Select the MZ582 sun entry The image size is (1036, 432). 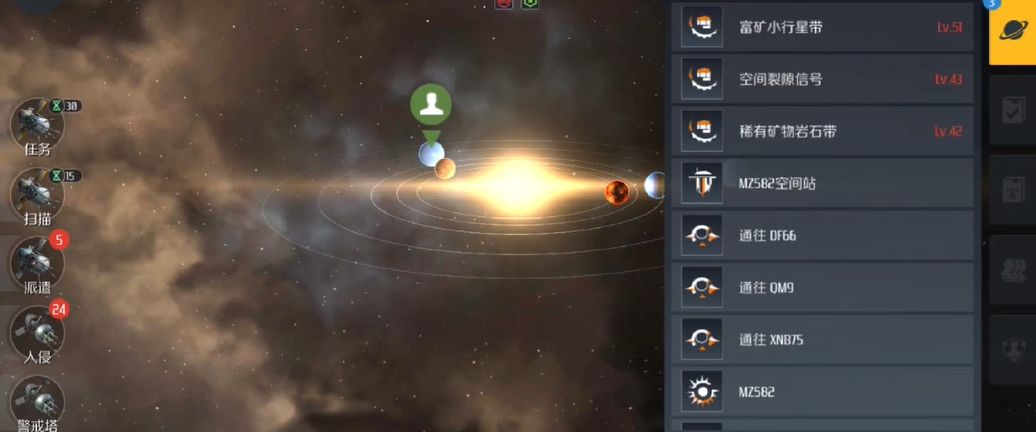tap(825, 392)
